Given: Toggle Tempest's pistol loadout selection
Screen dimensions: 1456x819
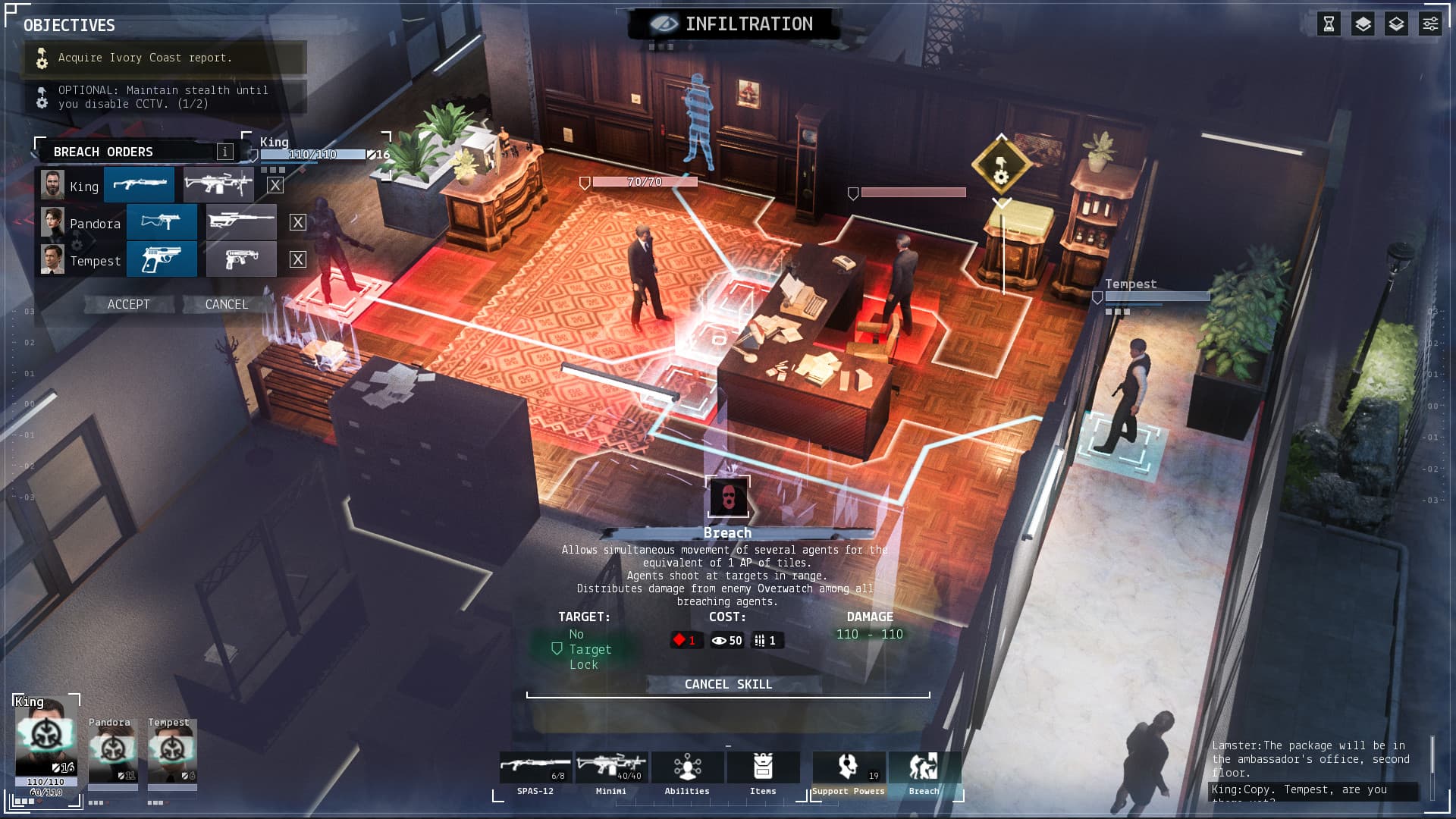Looking at the screenshot, I should (162, 259).
